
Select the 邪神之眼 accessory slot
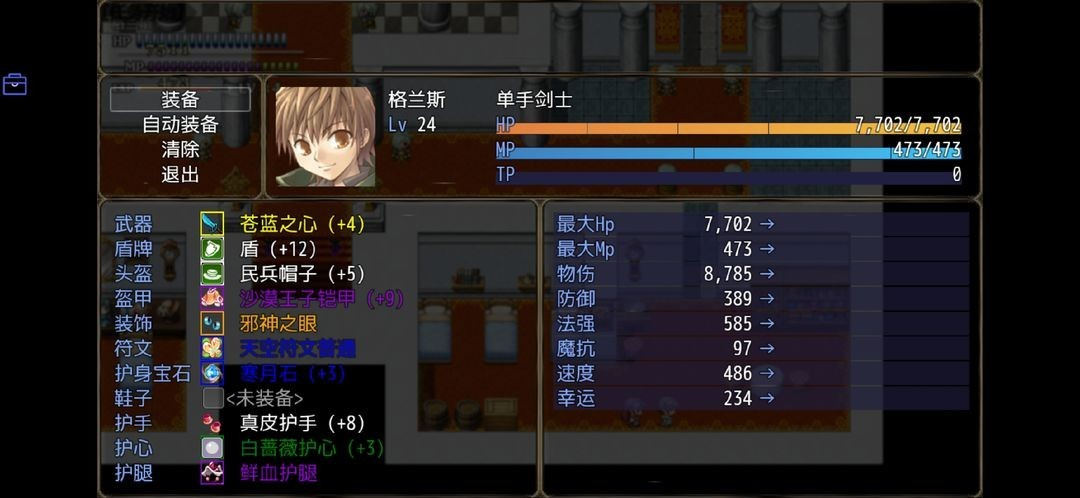click(x=279, y=324)
